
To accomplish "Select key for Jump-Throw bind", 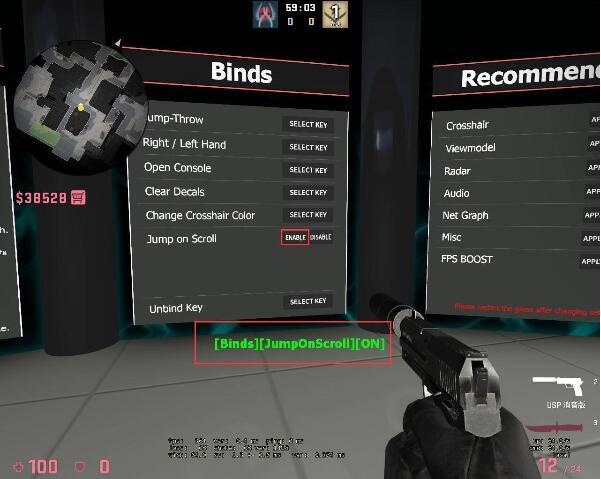I will (x=308, y=125).
